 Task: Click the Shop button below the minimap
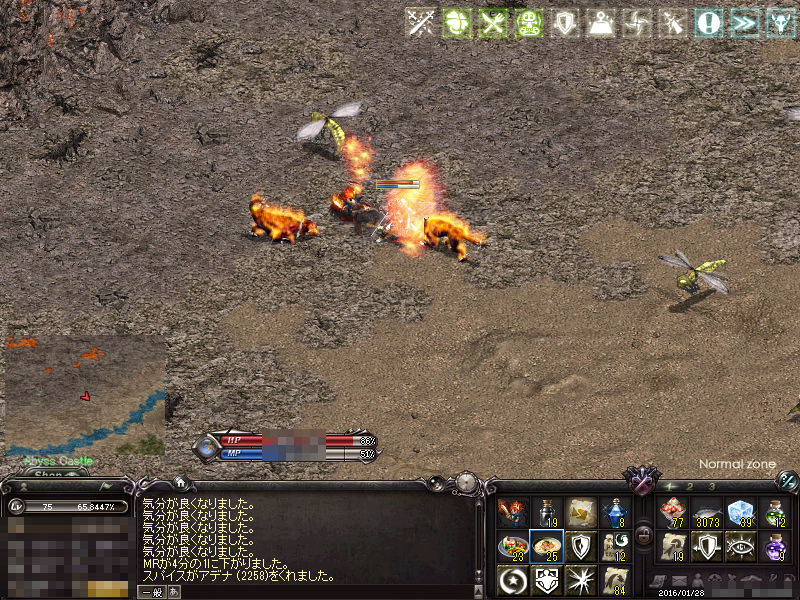click(48, 474)
